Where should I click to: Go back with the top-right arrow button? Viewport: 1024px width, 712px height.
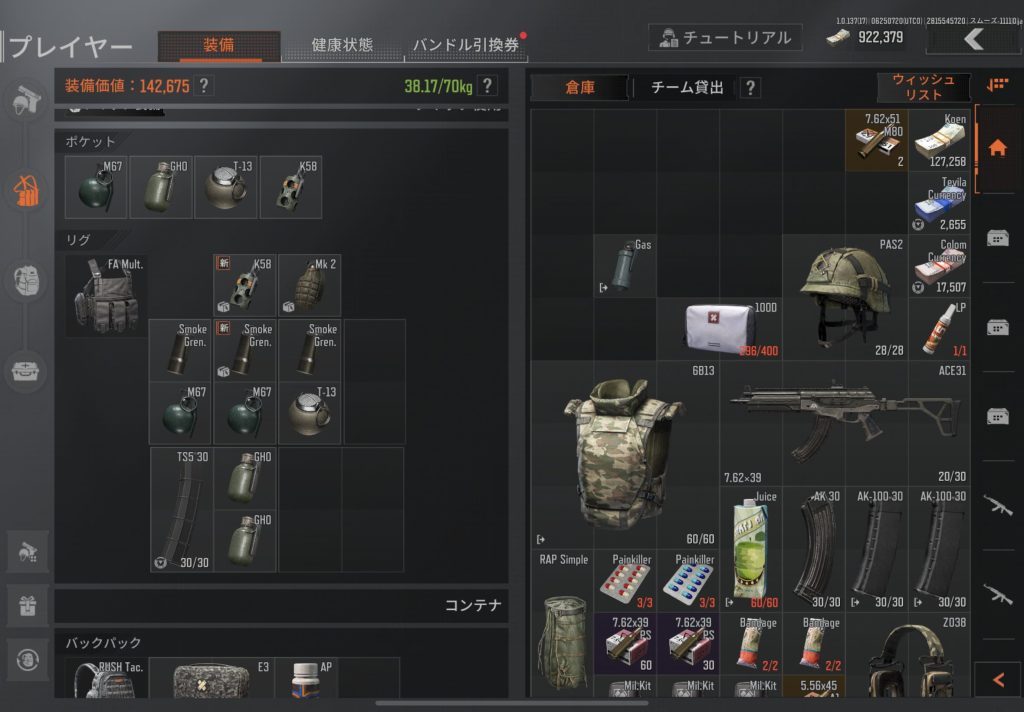point(973,39)
